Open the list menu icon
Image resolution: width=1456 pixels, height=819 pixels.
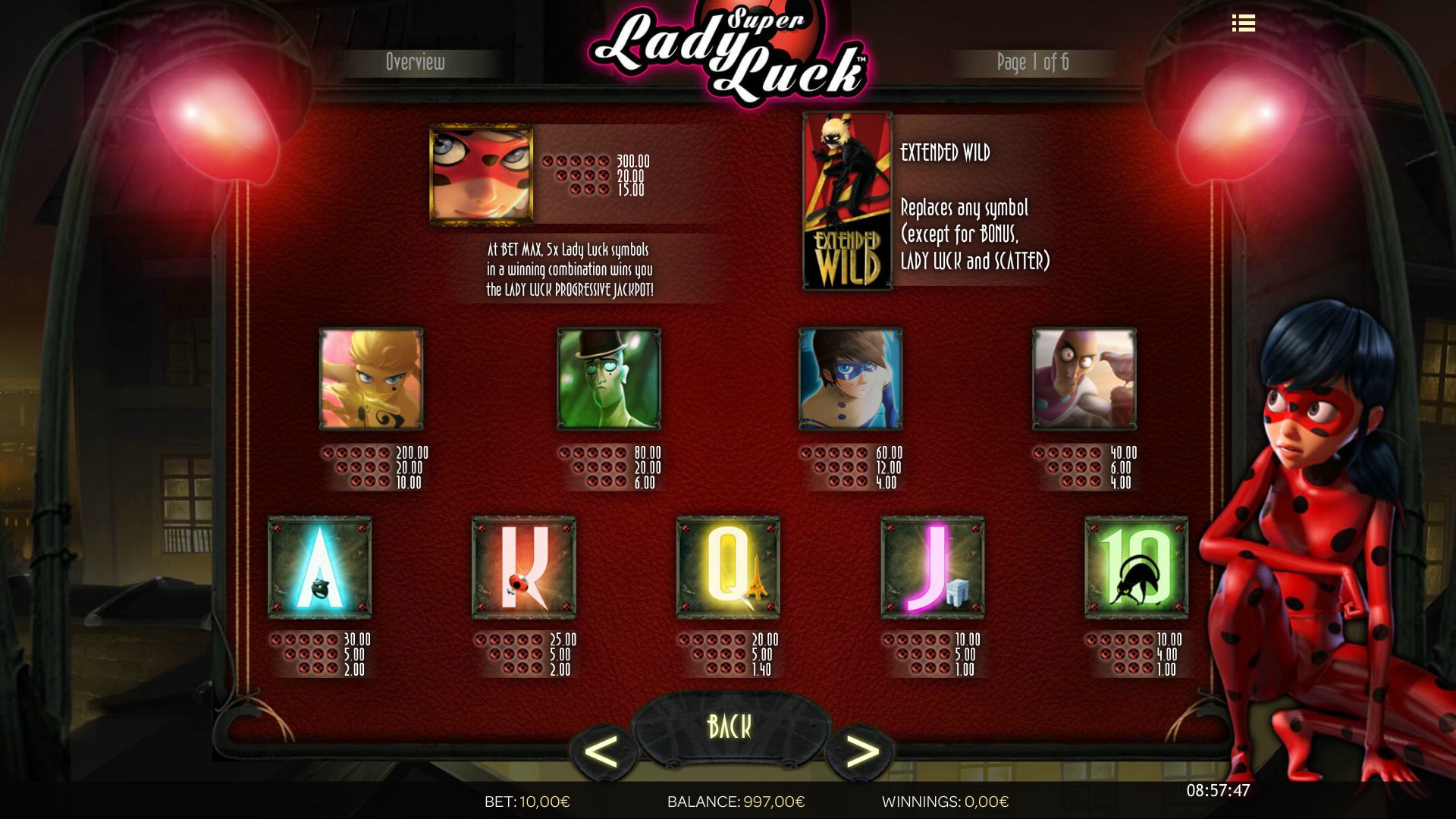pos(1243,24)
